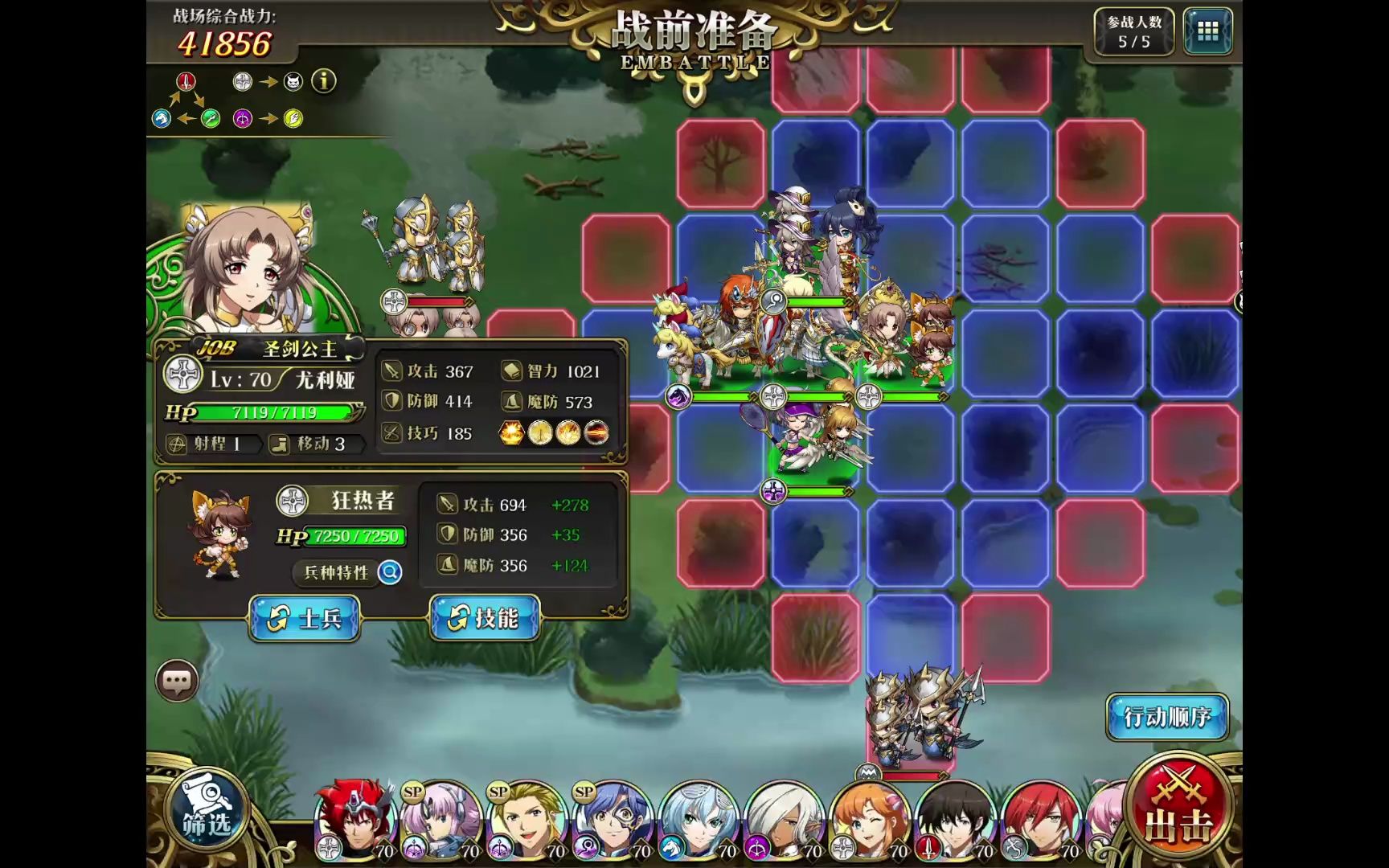Click the grid layout icon beside 参战人数
This screenshot has width=1389, height=868.
pyautogui.click(x=1207, y=31)
